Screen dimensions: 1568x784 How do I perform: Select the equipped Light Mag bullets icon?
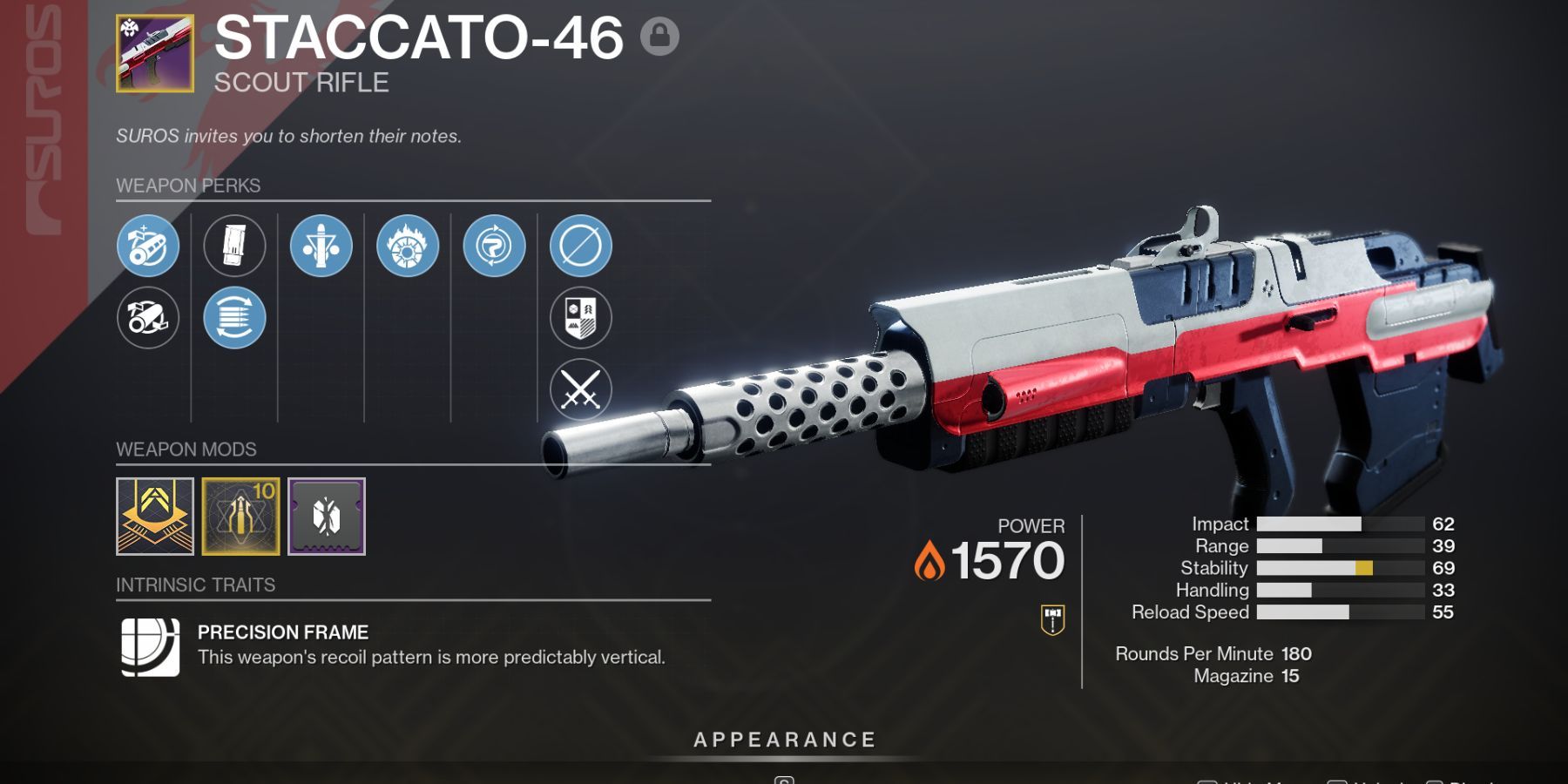(233, 318)
